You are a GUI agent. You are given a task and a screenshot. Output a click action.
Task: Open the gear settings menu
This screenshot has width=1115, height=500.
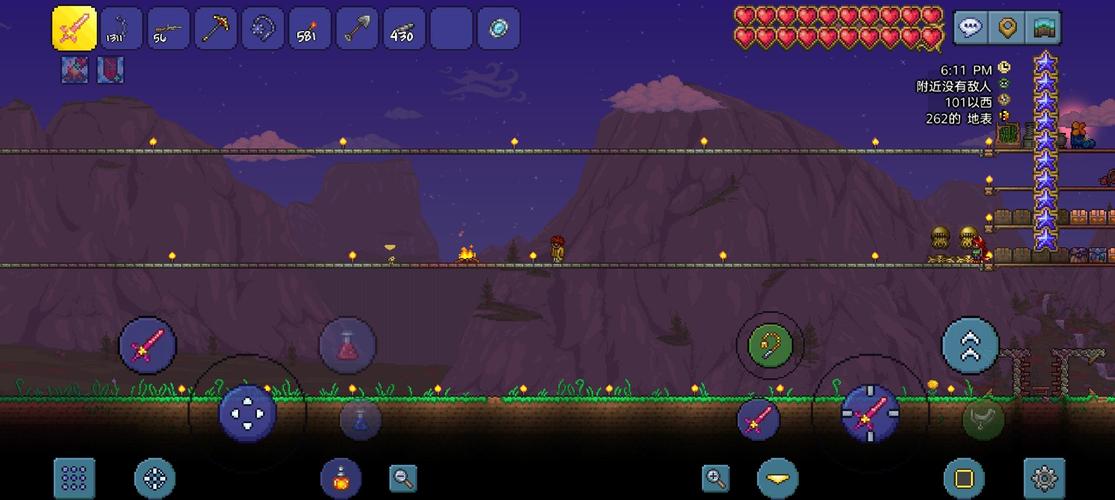point(1043,478)
